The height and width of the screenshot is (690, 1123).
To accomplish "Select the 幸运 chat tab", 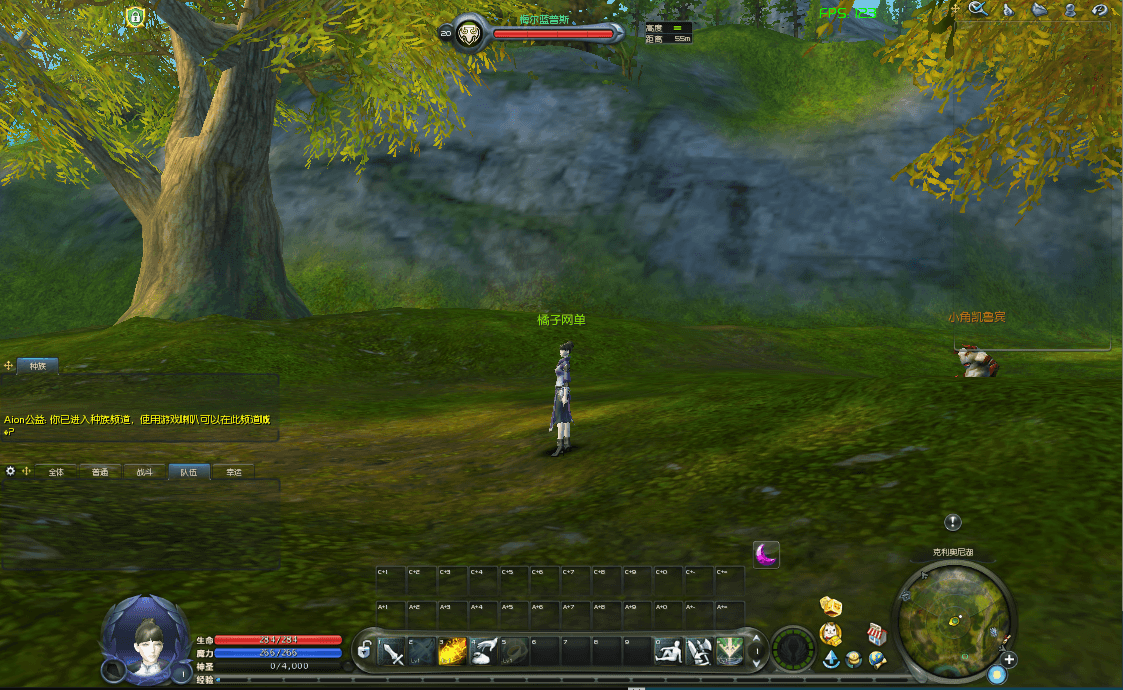I will pyautogui.click(x=234, y=472).
